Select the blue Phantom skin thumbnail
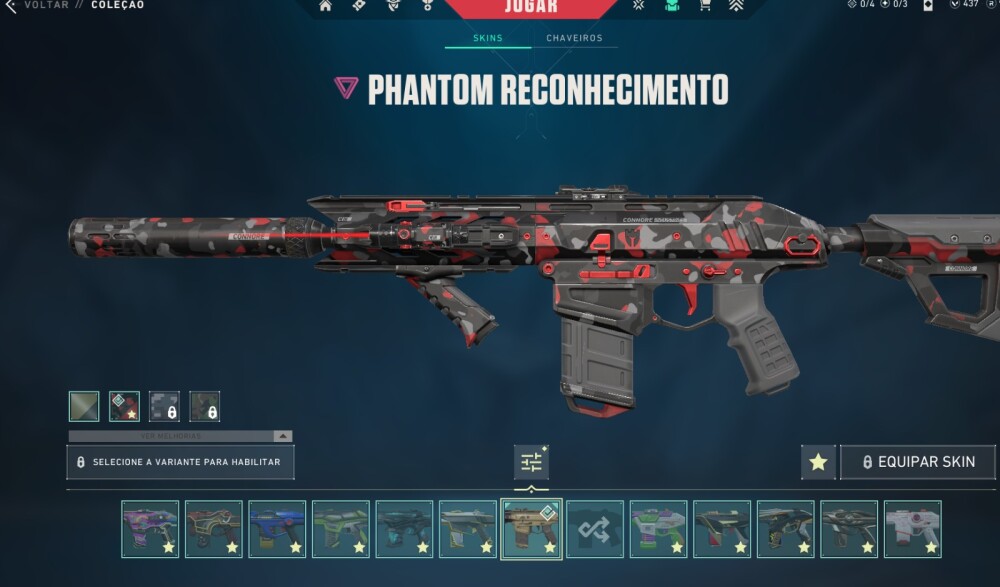The height and width of the screenshot is (587, 1000). 277,529
